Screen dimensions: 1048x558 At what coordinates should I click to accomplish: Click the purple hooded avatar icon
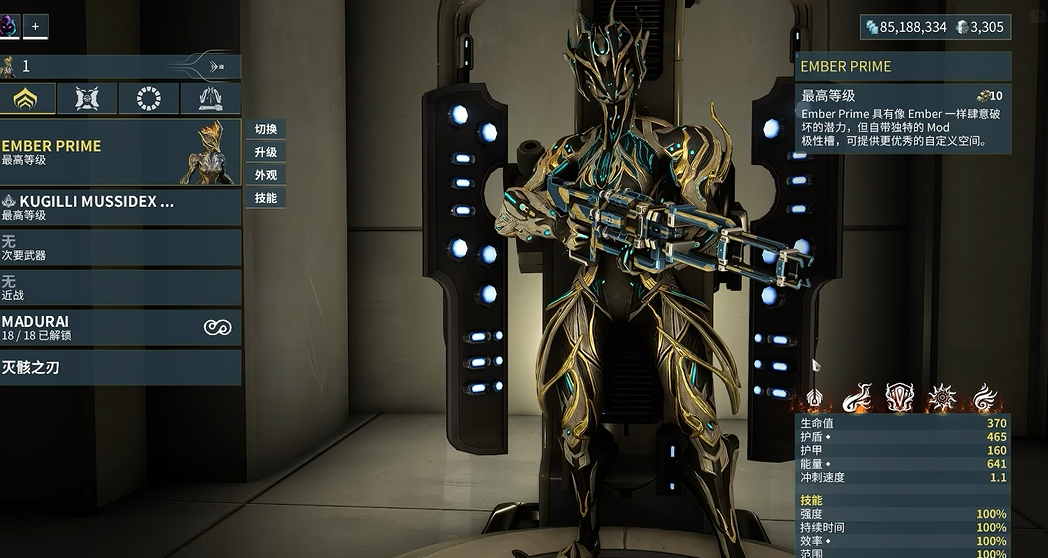[8, 26]
